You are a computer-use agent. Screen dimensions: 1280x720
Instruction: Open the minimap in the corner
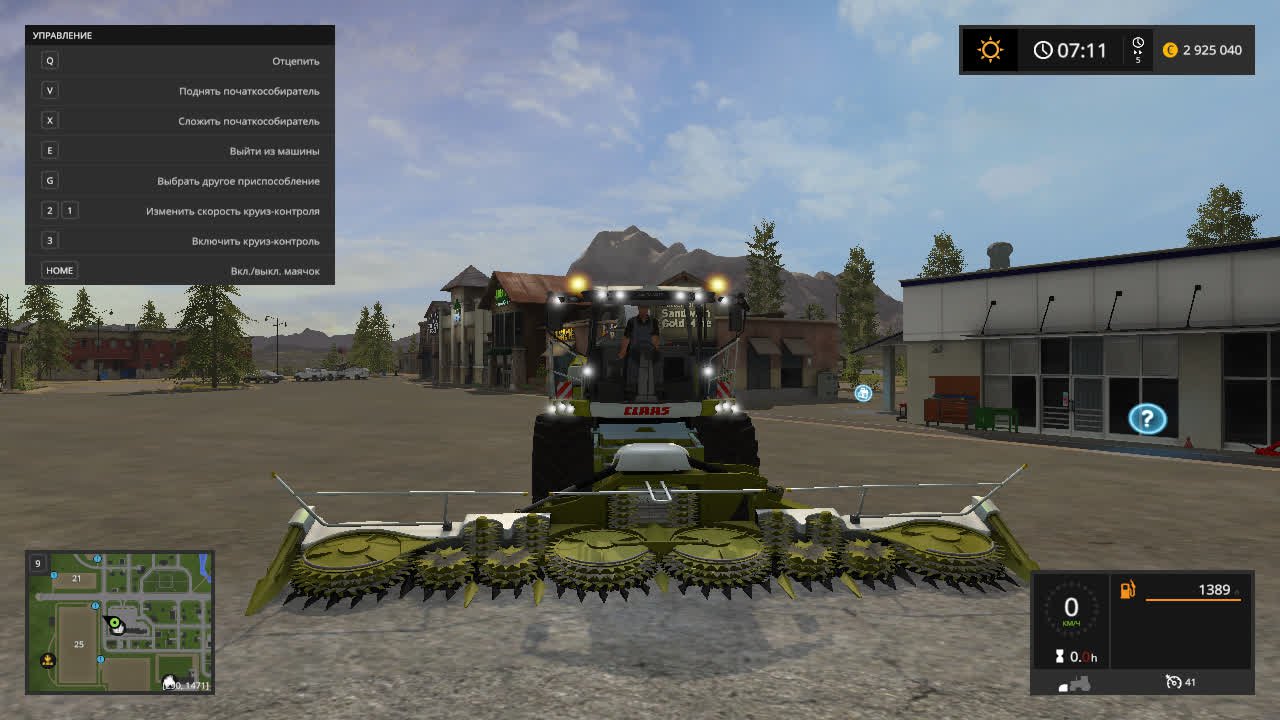point(120,621)
